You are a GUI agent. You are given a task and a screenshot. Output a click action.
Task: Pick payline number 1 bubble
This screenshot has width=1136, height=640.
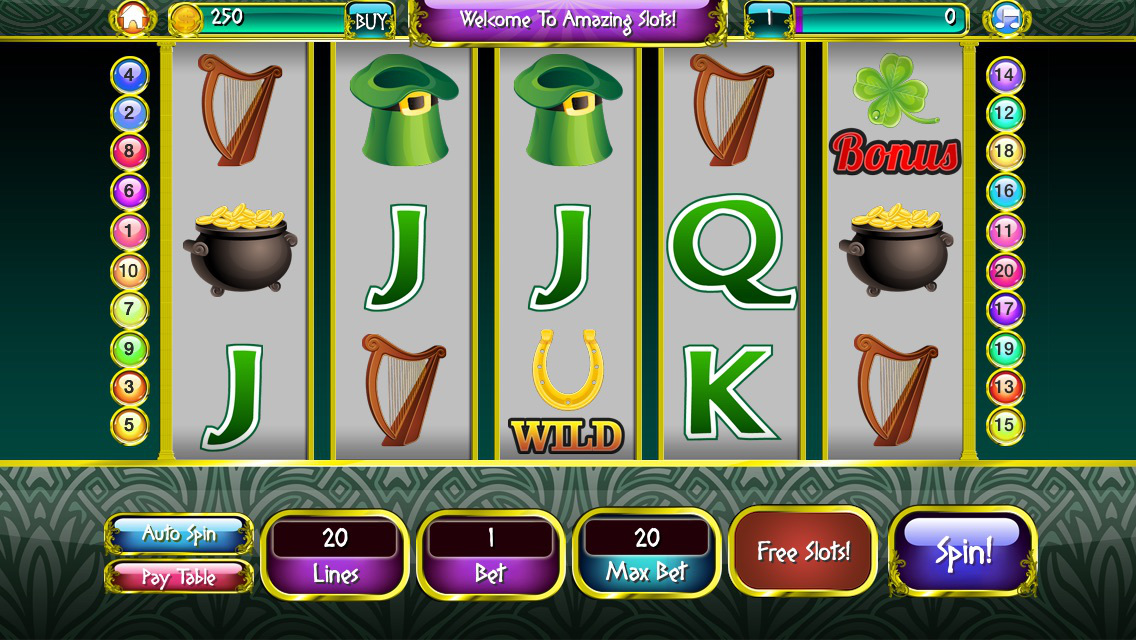click(x=129, y=231)
